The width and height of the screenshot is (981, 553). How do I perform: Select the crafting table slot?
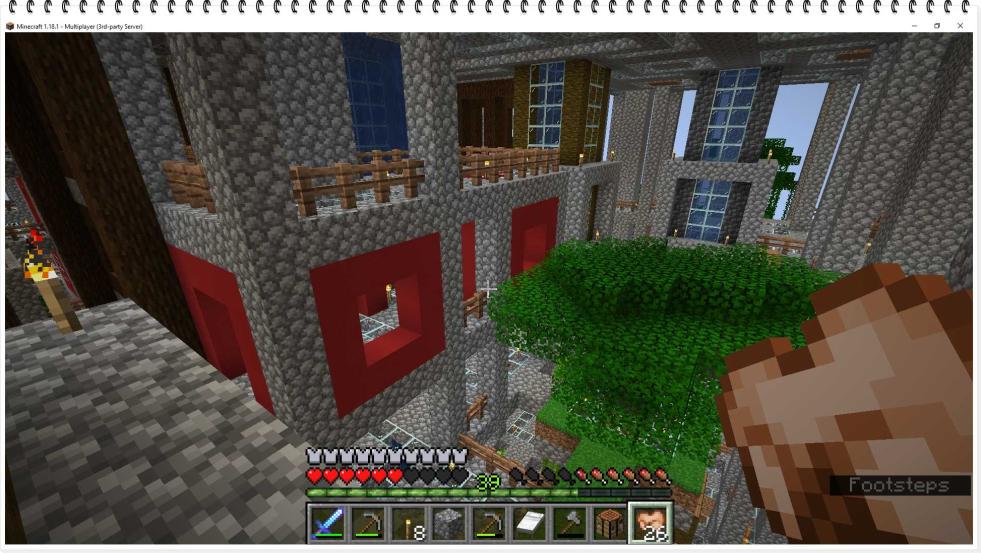[x=608, y=523]
